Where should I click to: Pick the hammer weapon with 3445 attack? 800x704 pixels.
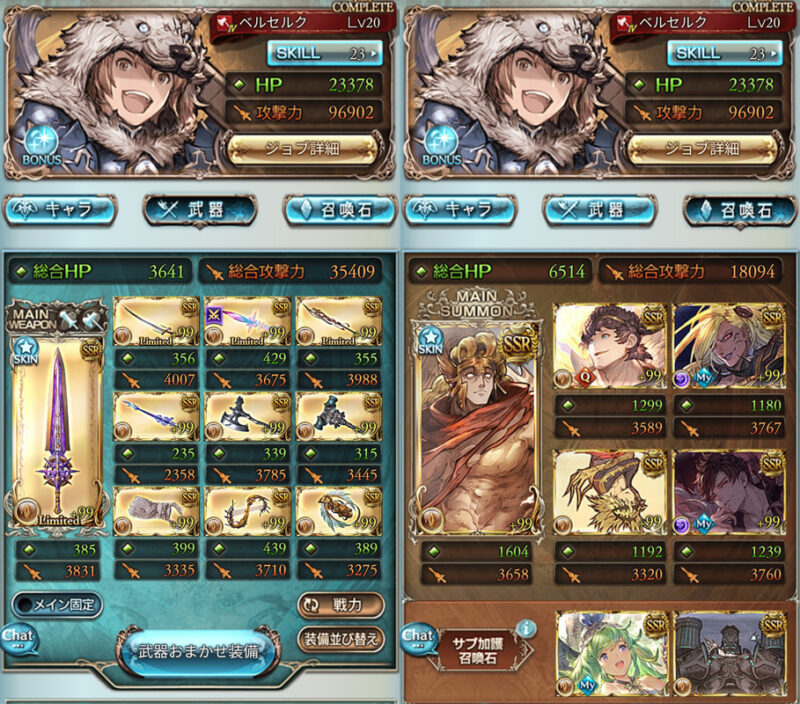point(340,415)
